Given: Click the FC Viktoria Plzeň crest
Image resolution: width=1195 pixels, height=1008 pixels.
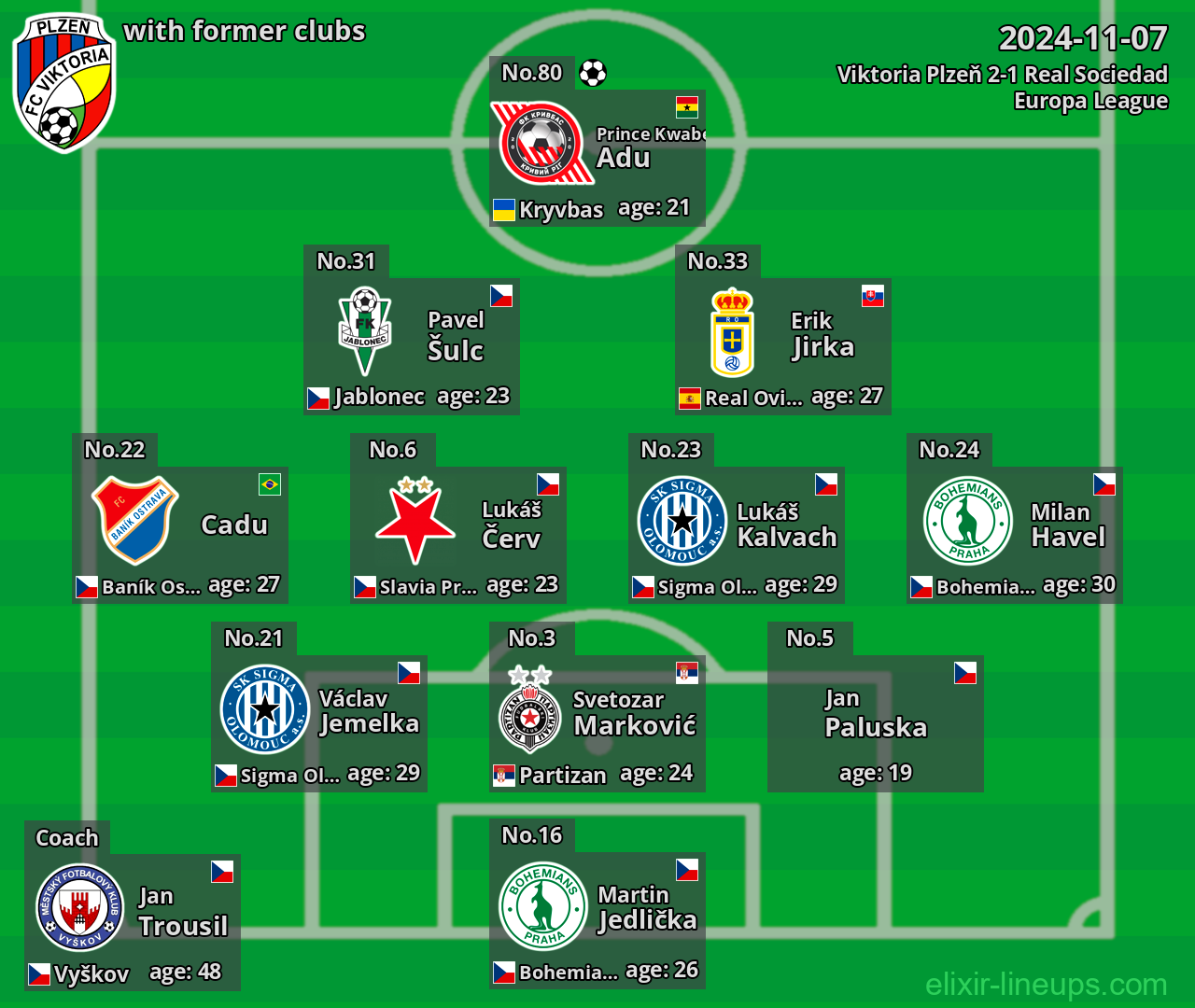Looking at the screenshot, I should tap(63, 82).
